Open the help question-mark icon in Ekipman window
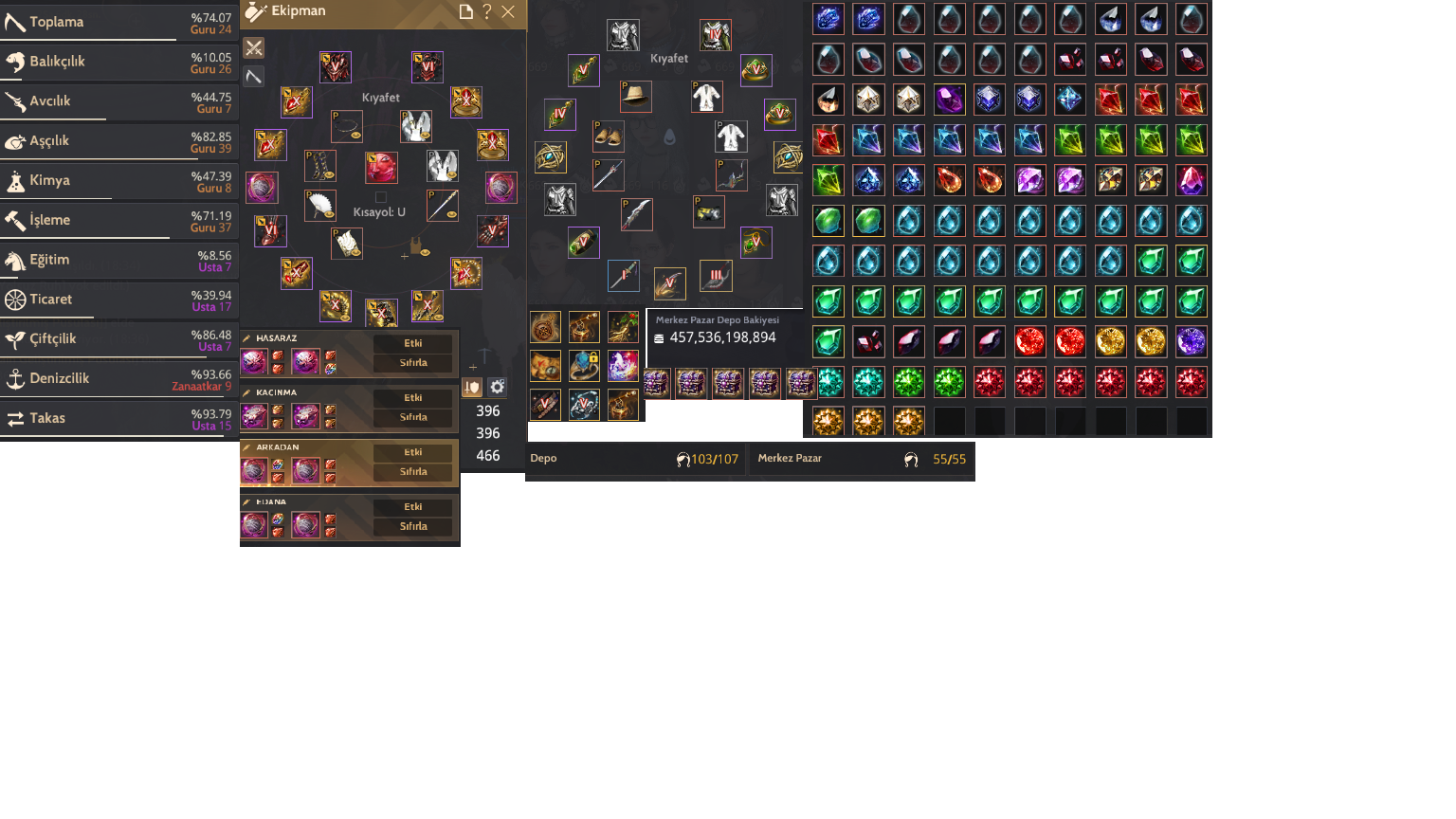This screenshot has width=1456, height=819. [x=486, y=12]
